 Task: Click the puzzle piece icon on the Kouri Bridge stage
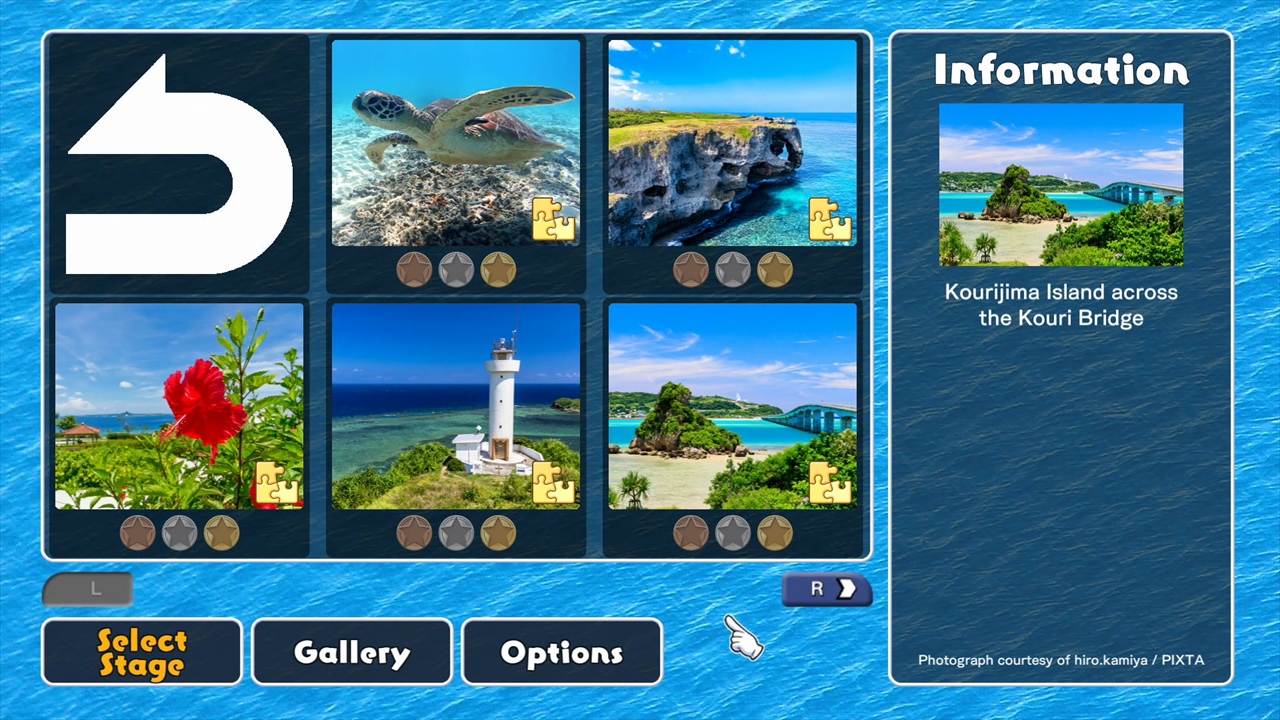coord(830,484)
